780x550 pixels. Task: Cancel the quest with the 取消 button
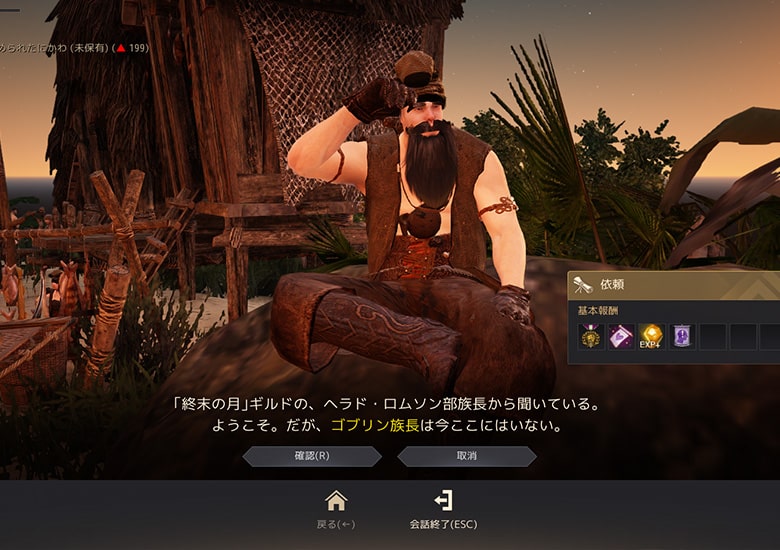[467, 456]
